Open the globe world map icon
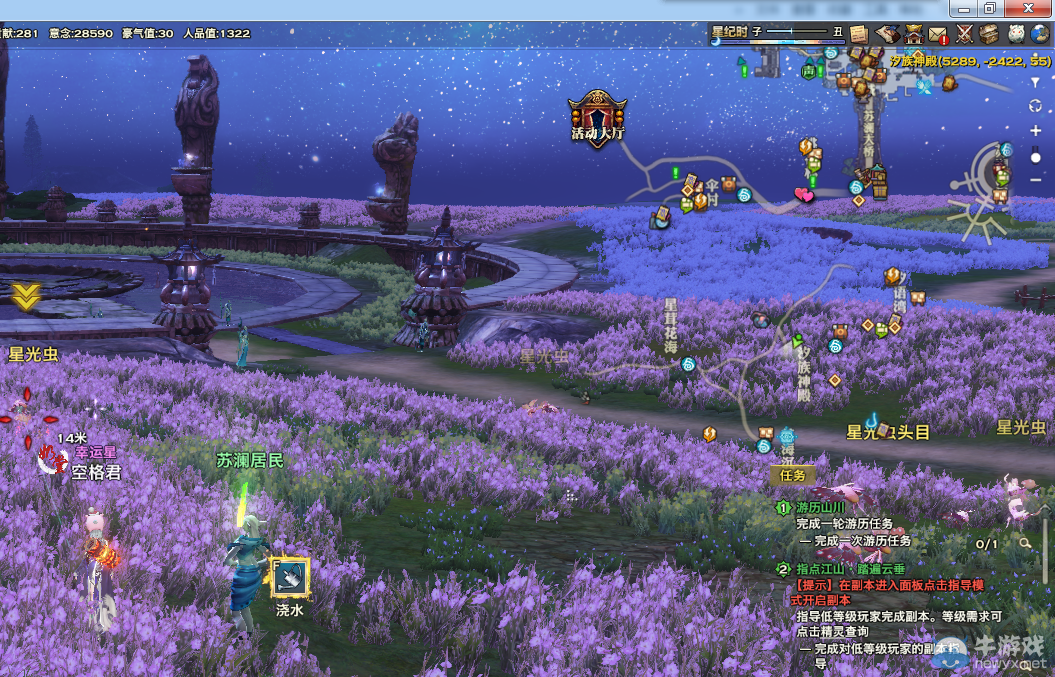 pyautogui.click(x=1040, y=34)
